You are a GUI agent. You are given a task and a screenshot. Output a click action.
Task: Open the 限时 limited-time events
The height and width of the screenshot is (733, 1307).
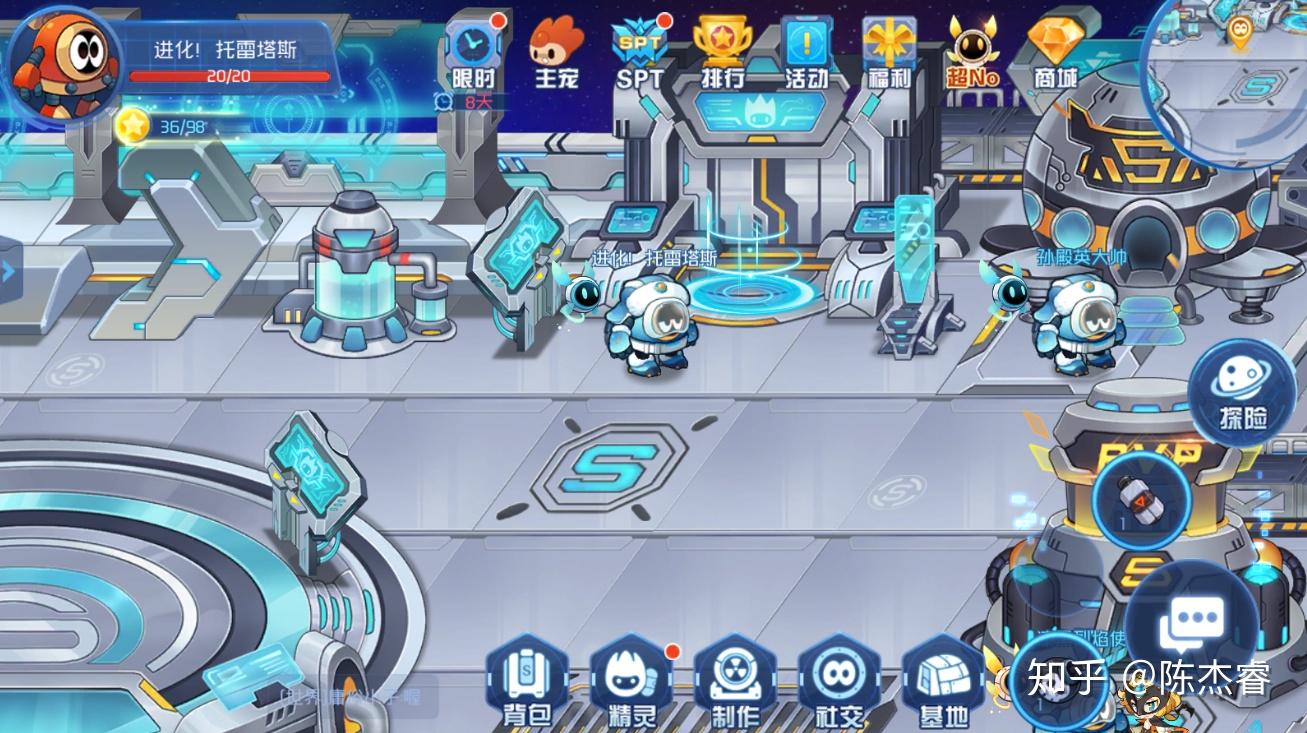tap(473, 53)
